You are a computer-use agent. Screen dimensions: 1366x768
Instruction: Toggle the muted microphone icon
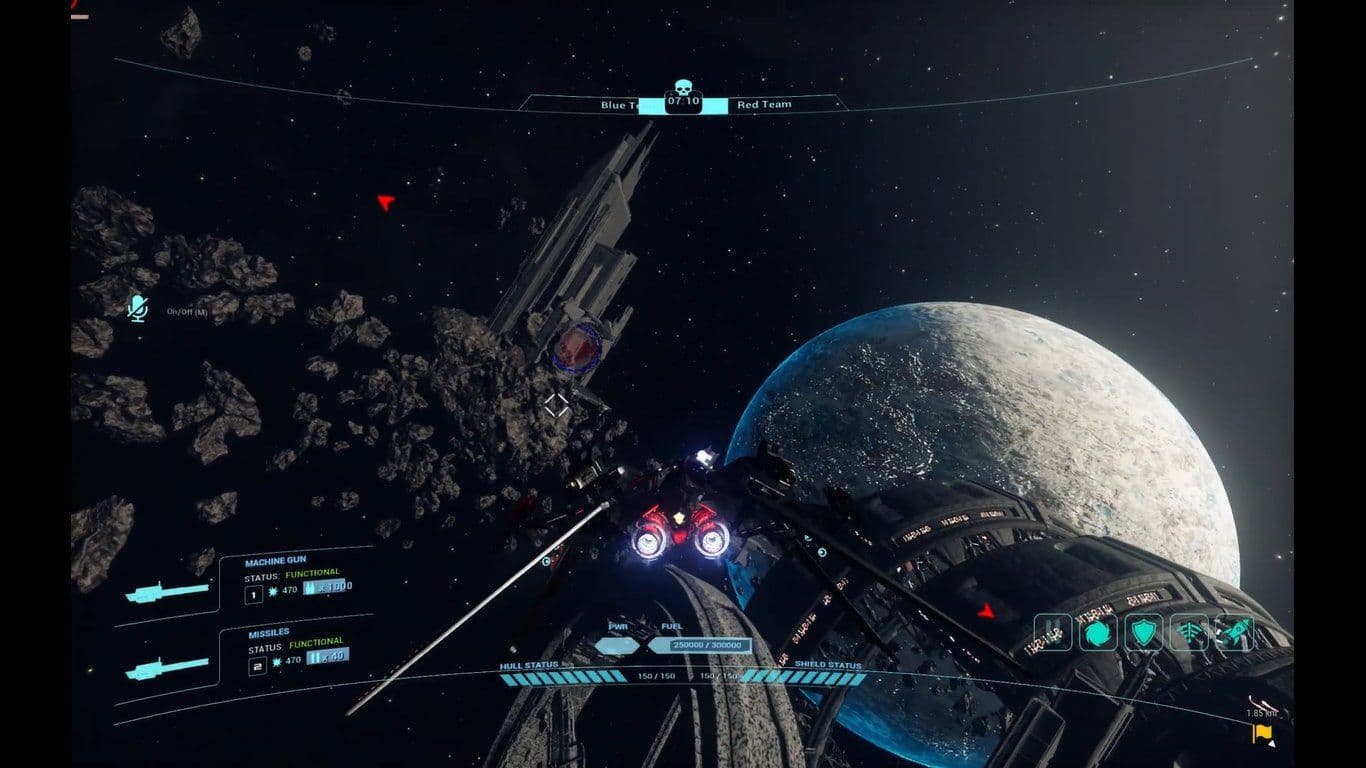137,309
